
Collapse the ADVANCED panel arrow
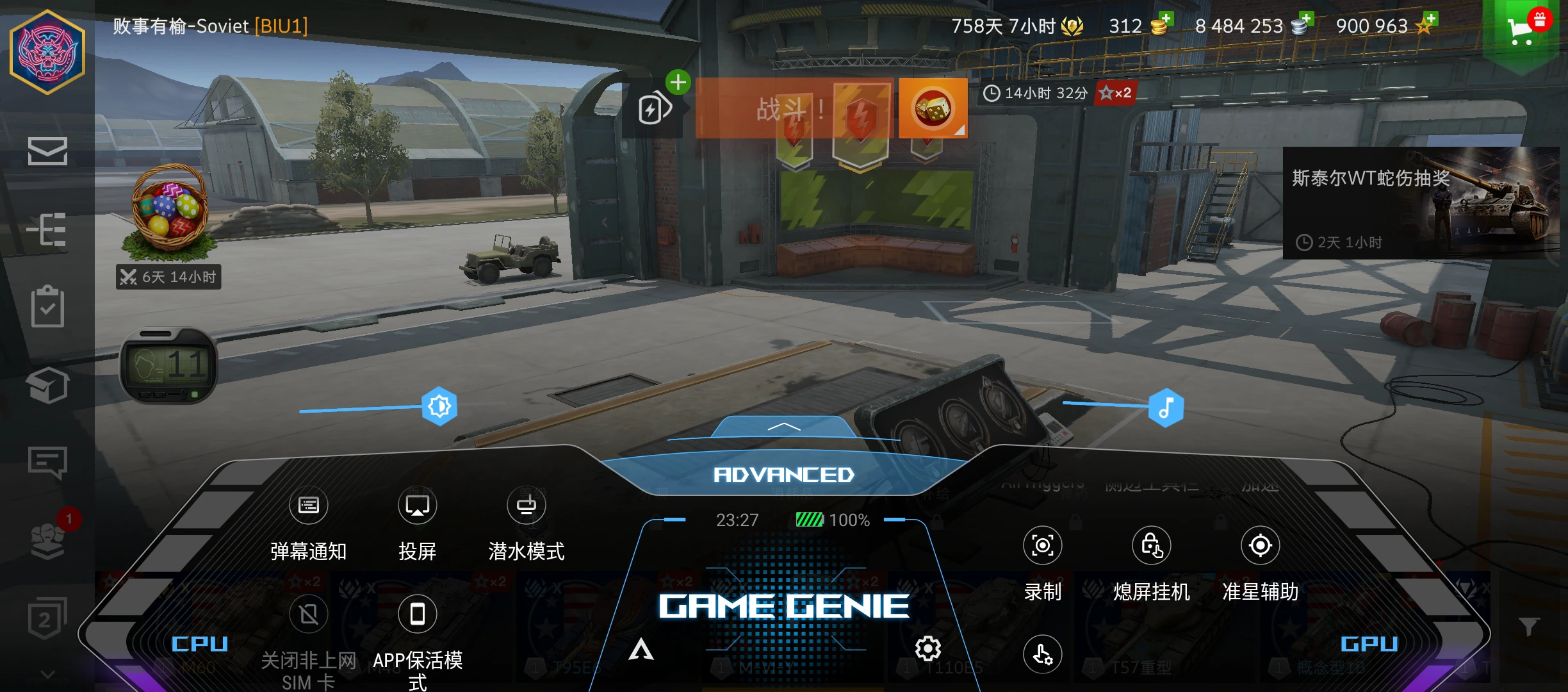tap(784, 427)
